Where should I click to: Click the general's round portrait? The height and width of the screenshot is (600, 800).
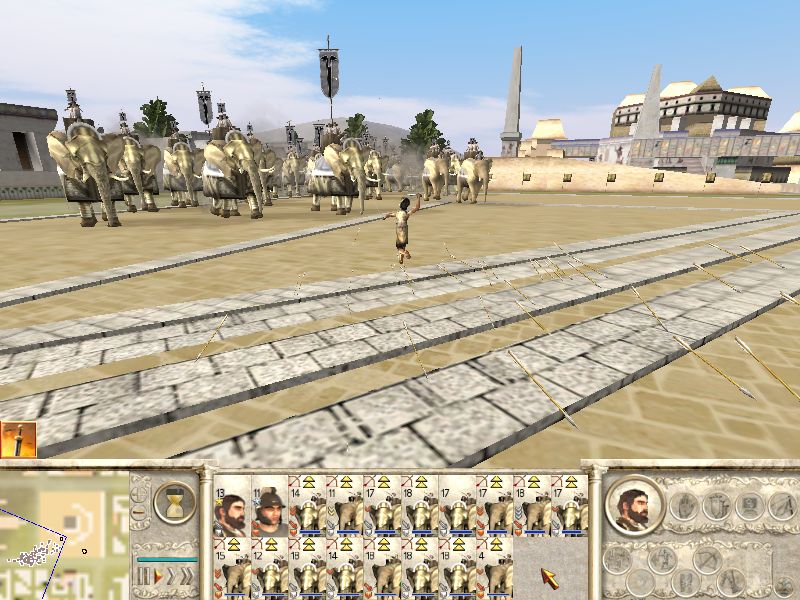[636, 506]
